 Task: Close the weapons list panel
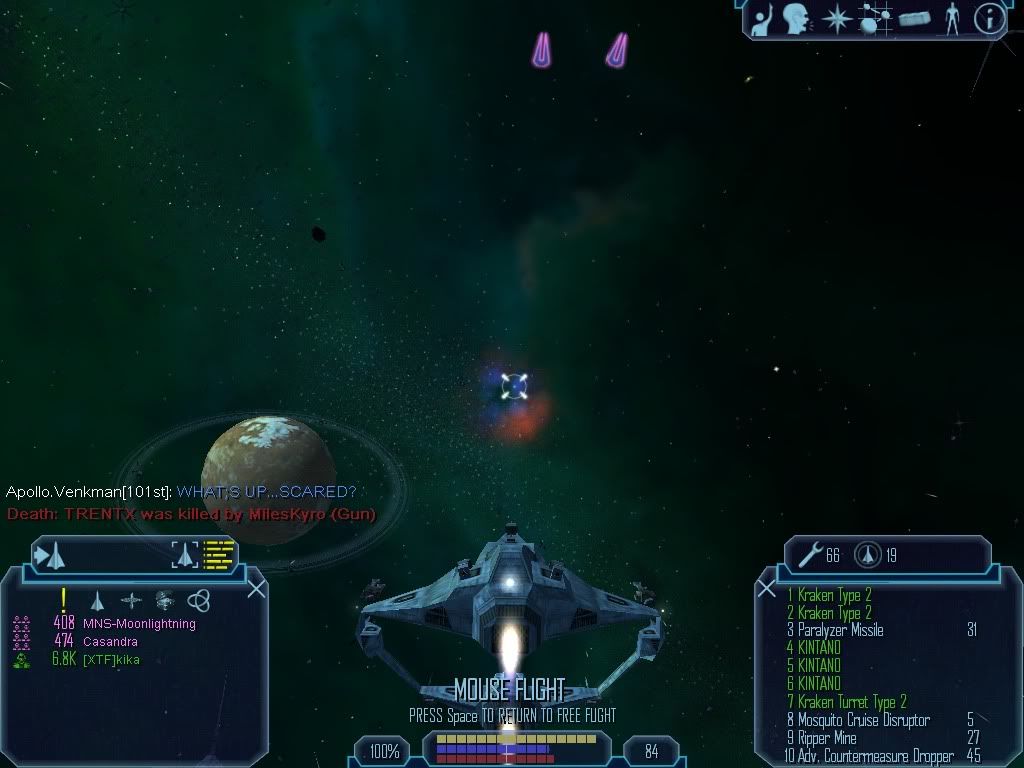point(767,589)
